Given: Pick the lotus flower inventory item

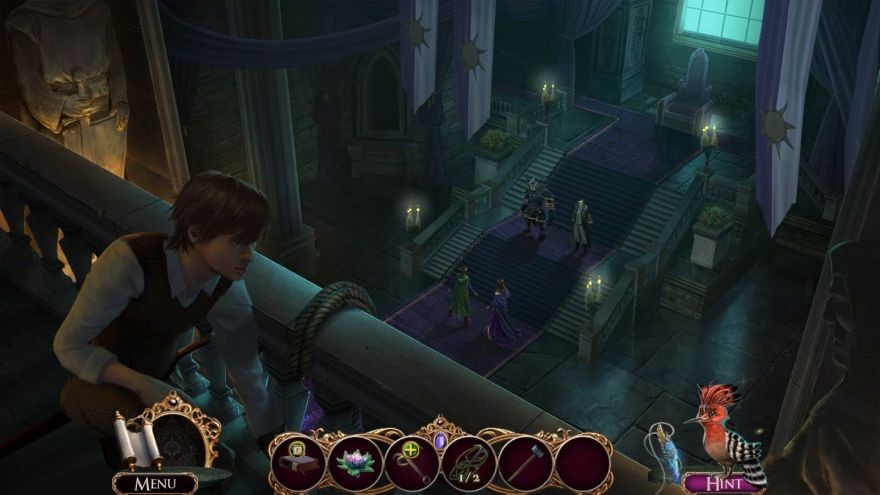Looking at the screenshot, I should [355, 462].
